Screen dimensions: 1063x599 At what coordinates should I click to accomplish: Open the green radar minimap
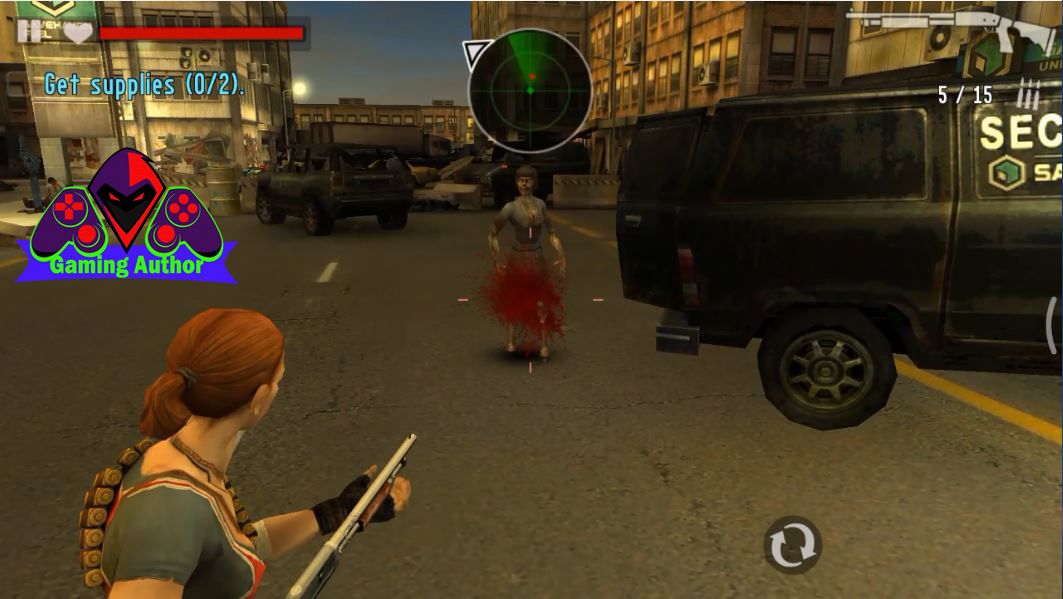click(530, 89)
